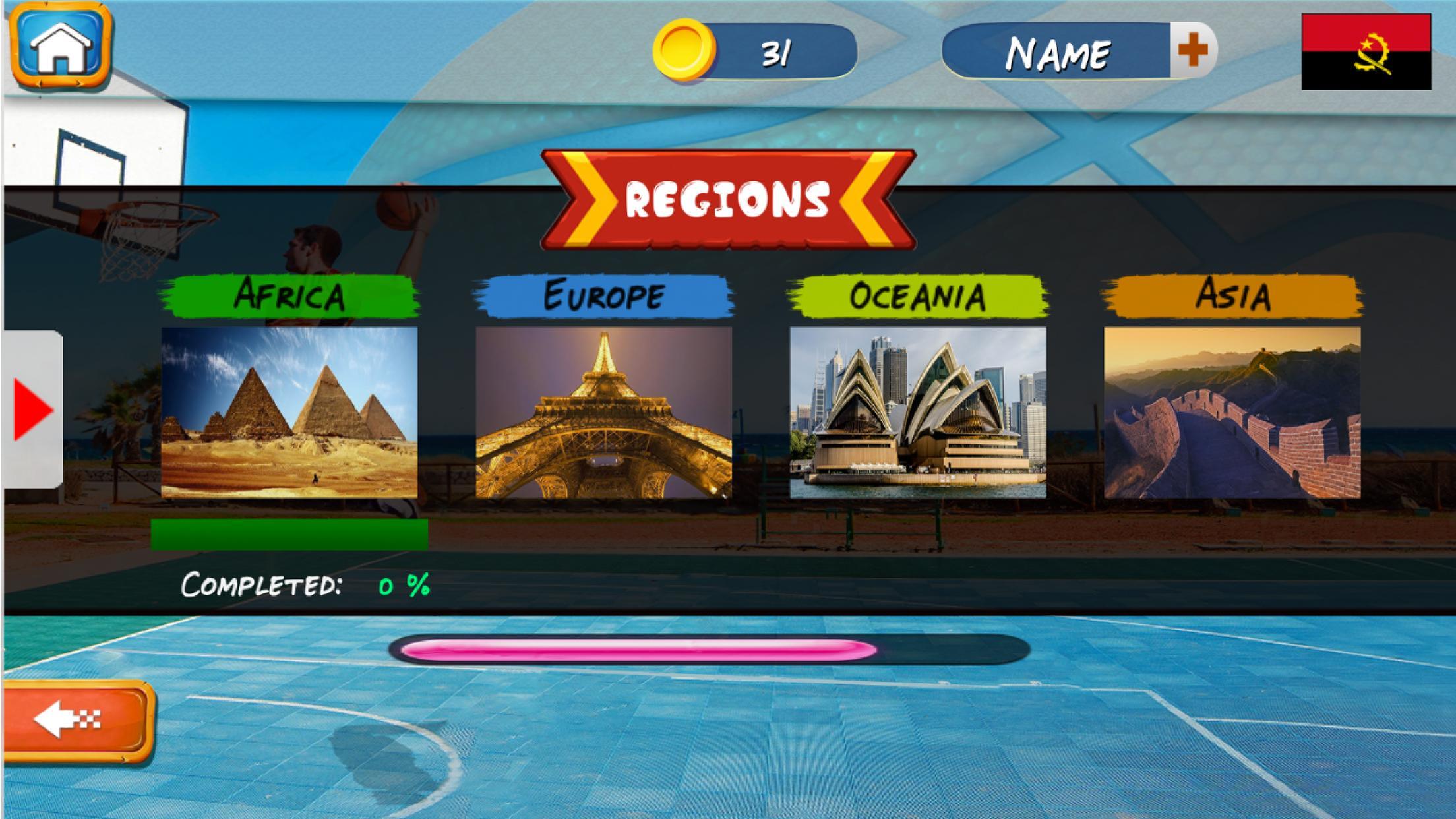Pick the Oceania Sydney Opera House region
The width and height of the screenshot is (1456, 819).
click(917, 412)
